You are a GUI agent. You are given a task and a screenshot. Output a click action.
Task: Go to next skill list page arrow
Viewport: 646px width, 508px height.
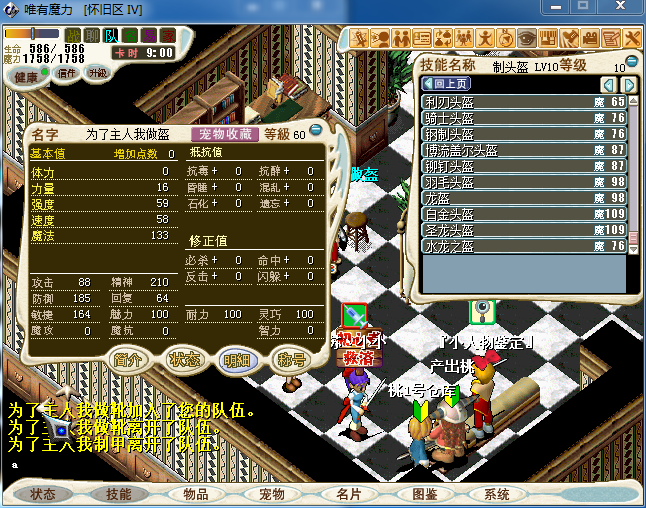point(629,84)
